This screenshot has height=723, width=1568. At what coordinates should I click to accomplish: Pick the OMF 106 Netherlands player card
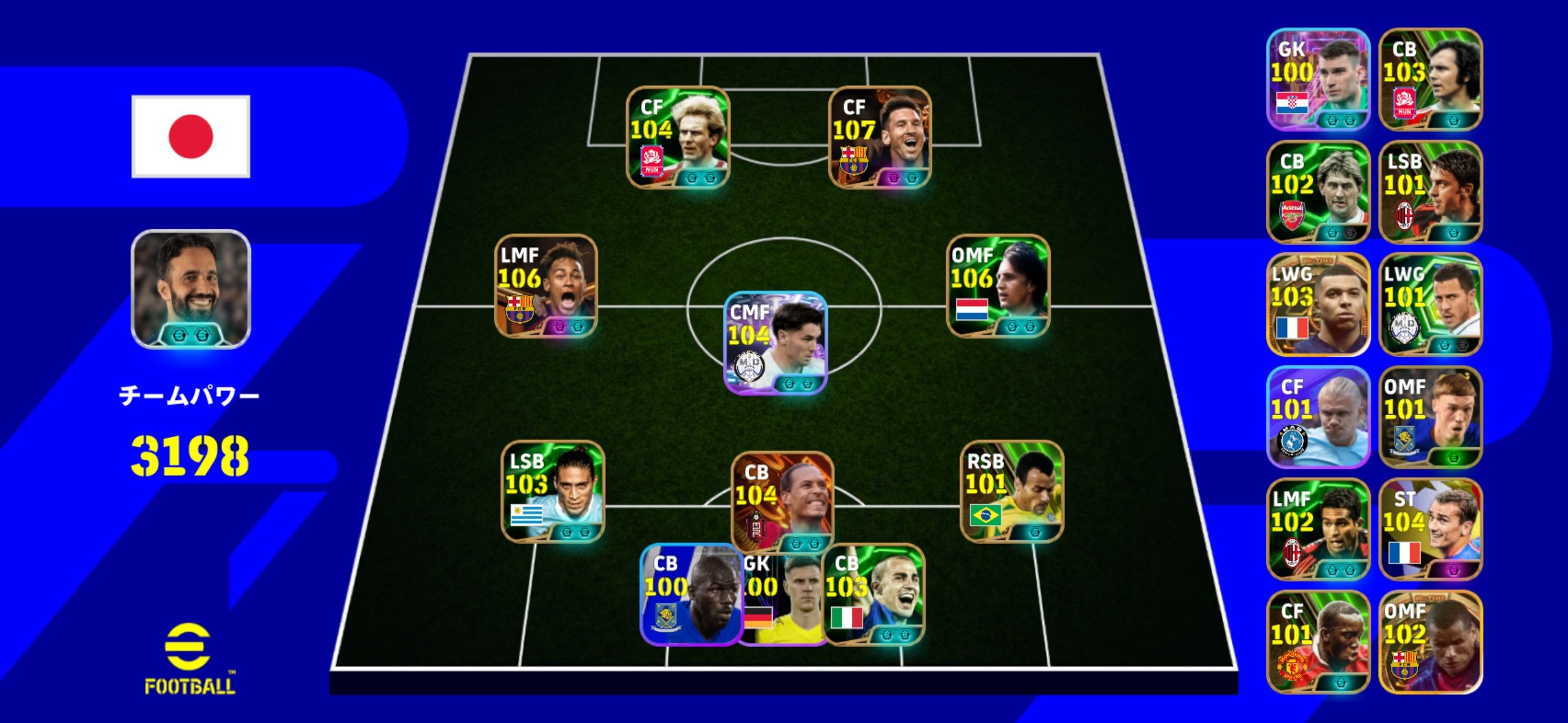(x=998, y=286)
